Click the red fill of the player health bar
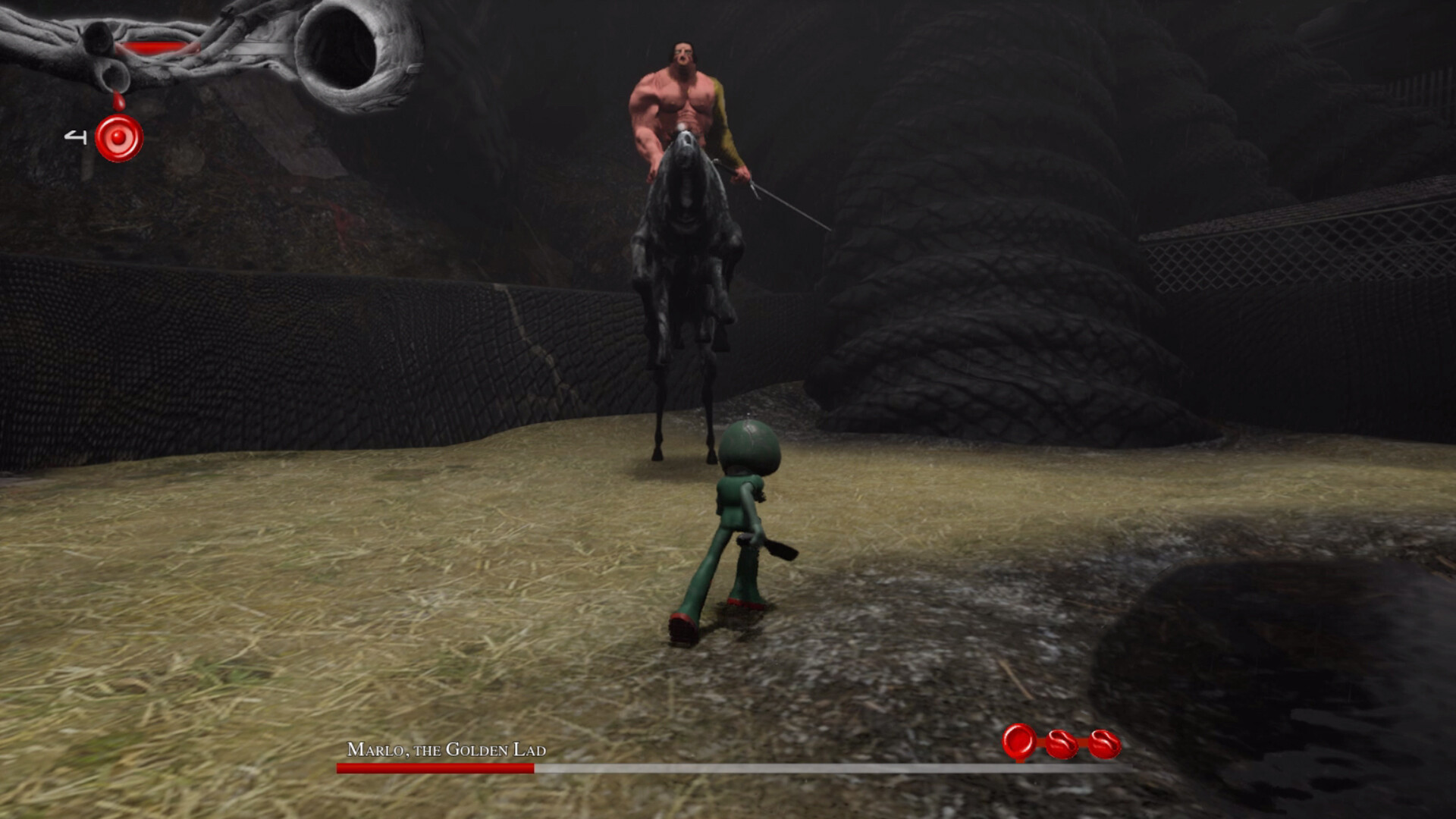This screenshot has height=819, width=1456. [155, 45]
